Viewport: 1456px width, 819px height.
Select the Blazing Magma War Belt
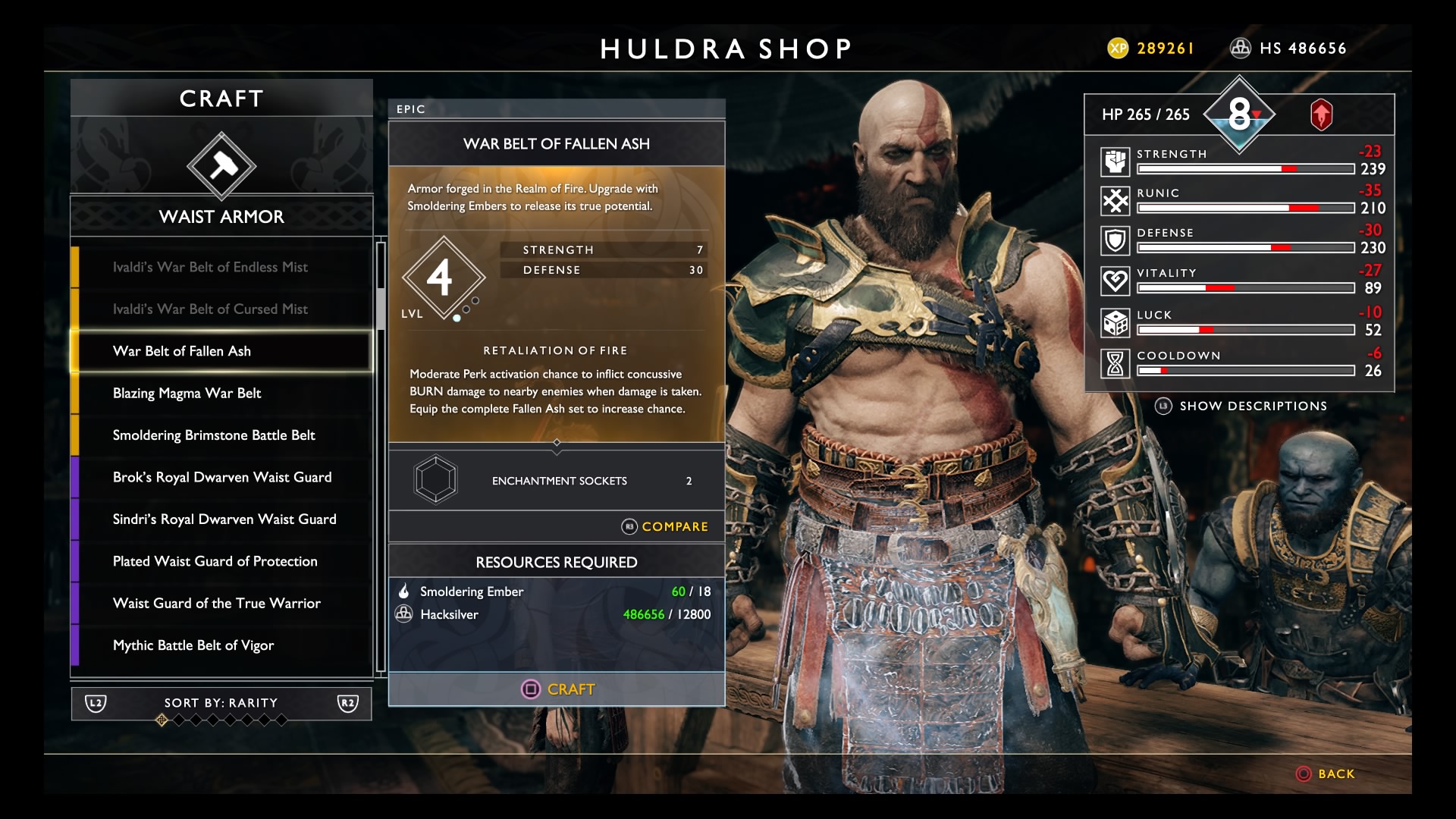pos(187,394)
